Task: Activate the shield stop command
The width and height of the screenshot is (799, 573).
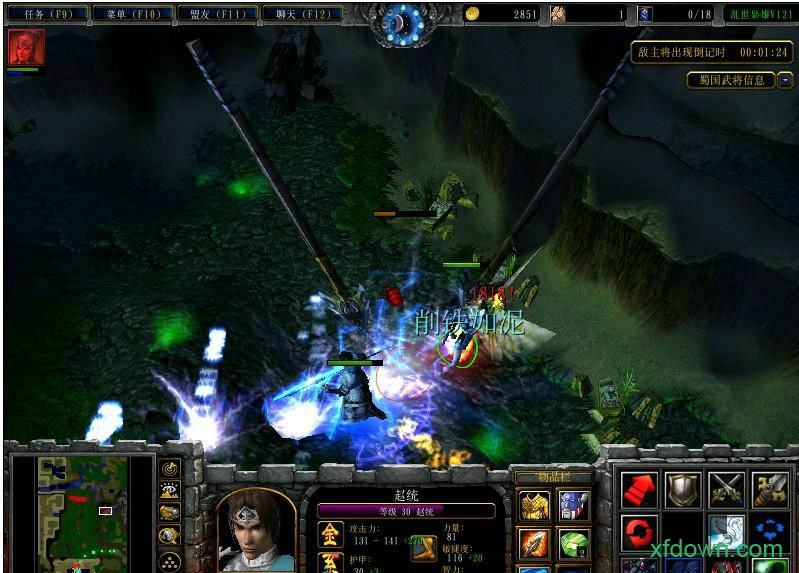Action: [682, 490]
